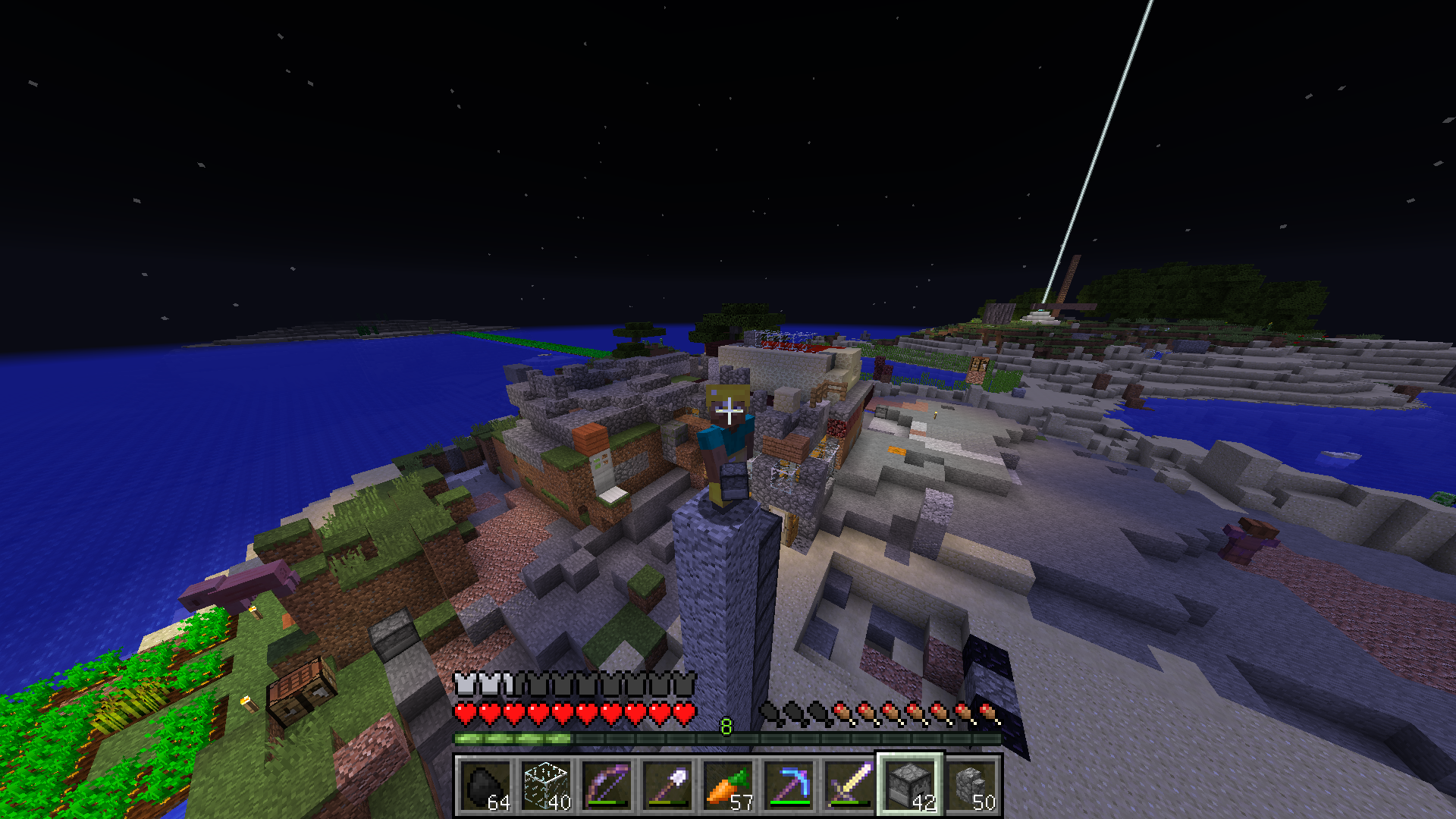The width and height of the screenshot is (1456, 819).
Task: Select the carrot stack slot
Action: tap(728, 786)
